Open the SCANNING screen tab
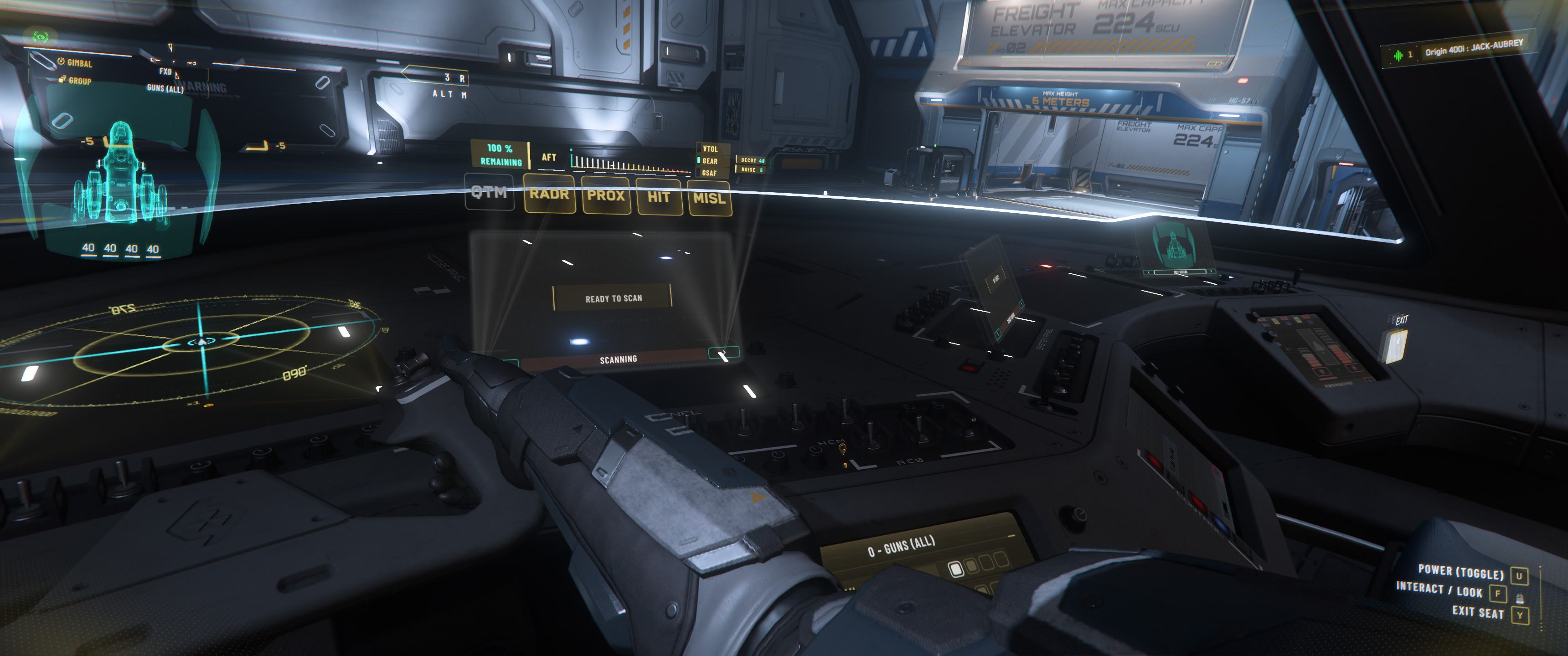This screenshot has width=1568, height=656. pyautogui.click(x=618, y=359)
